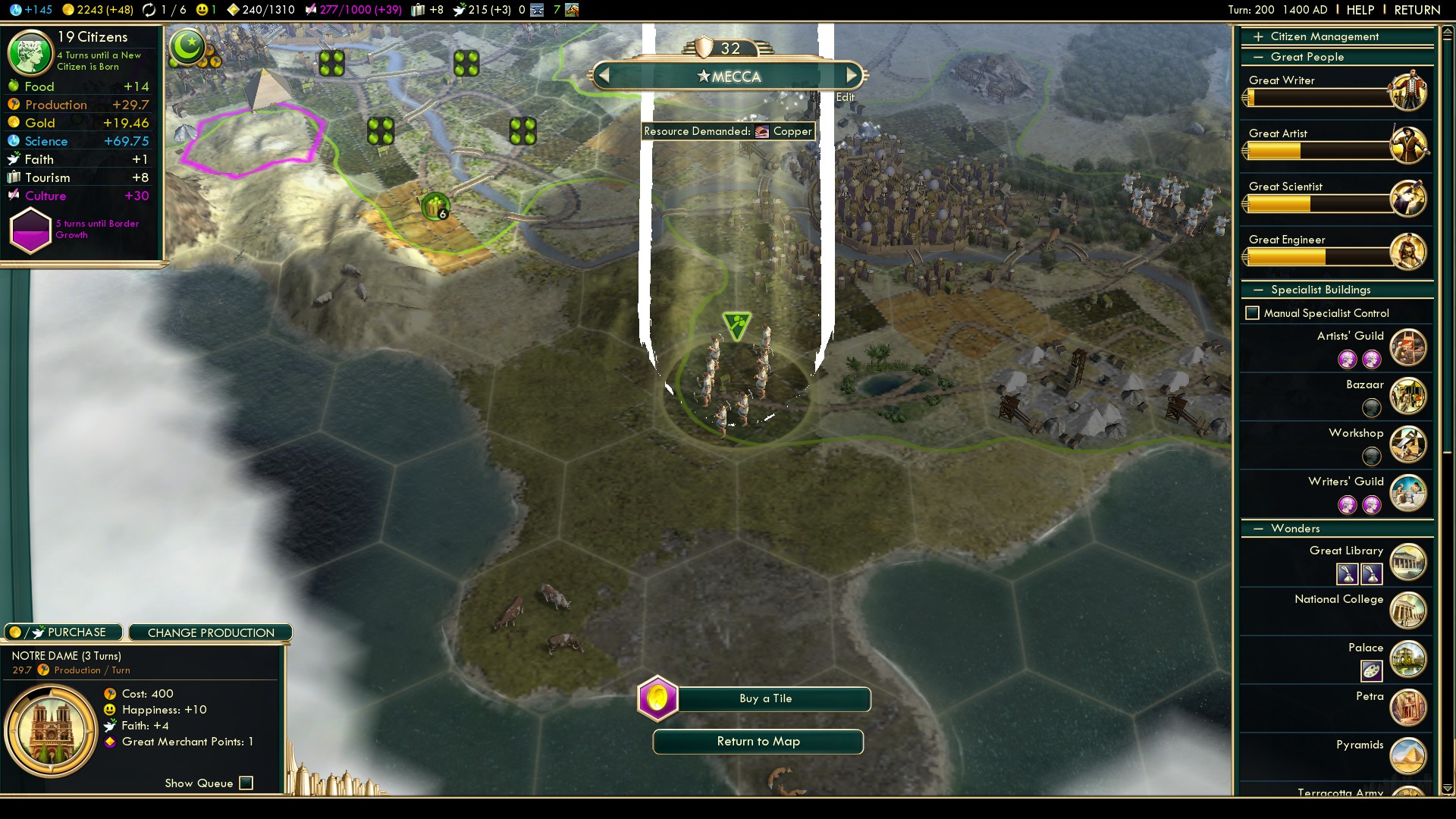Select the Writers' Guild building icon

click(x=1408, y=493)
